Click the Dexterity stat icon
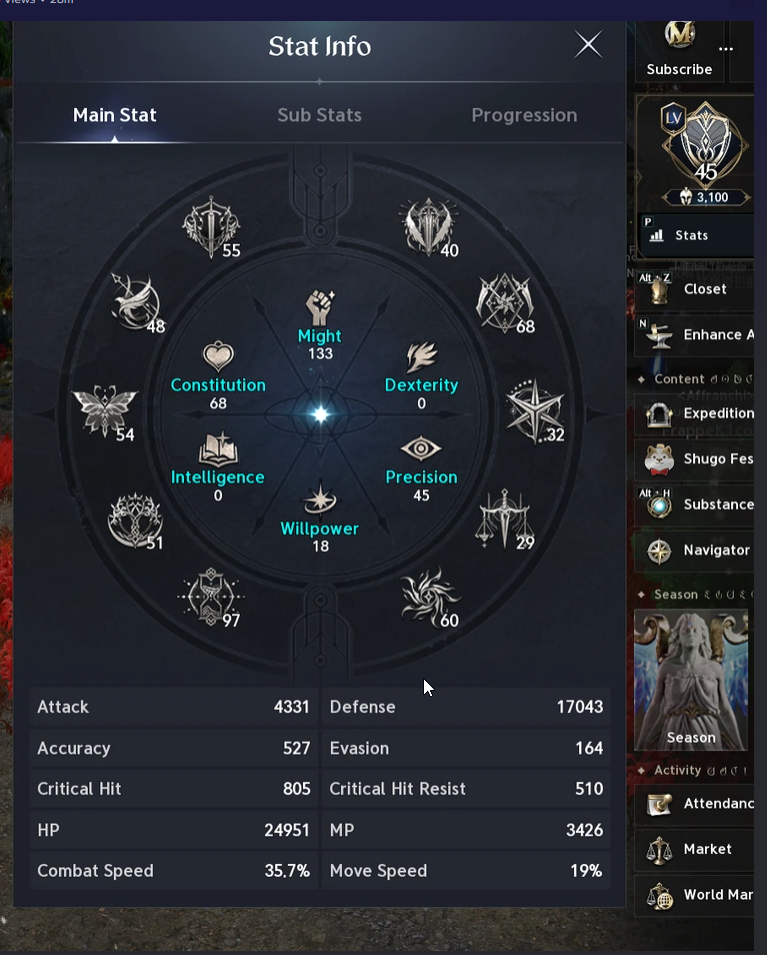The image size is (767, 955). [421, 357]
